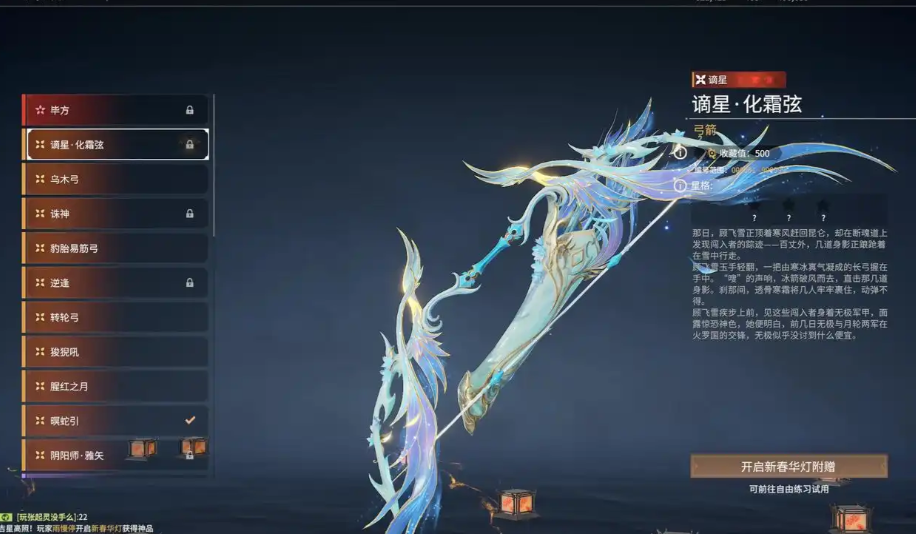
Task: Select the 毕方 skin in the list
Action: tap(115, 109)
